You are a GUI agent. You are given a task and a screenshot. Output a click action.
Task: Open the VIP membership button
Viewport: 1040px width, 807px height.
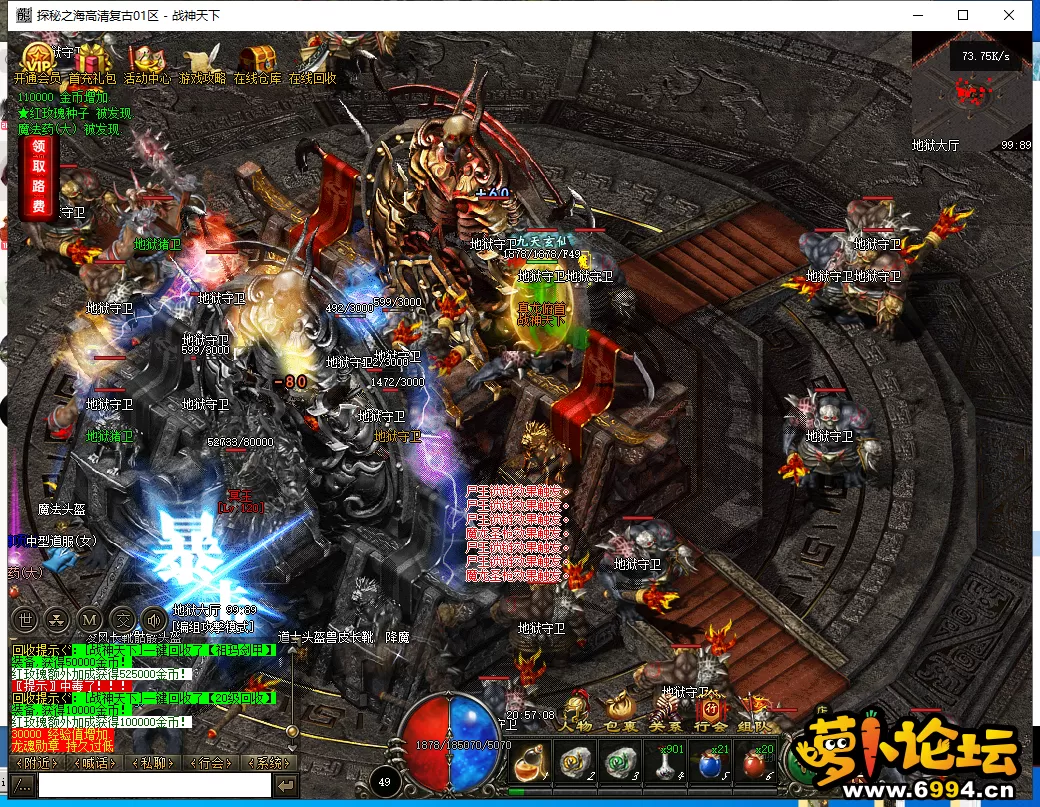tap(37, 58)
